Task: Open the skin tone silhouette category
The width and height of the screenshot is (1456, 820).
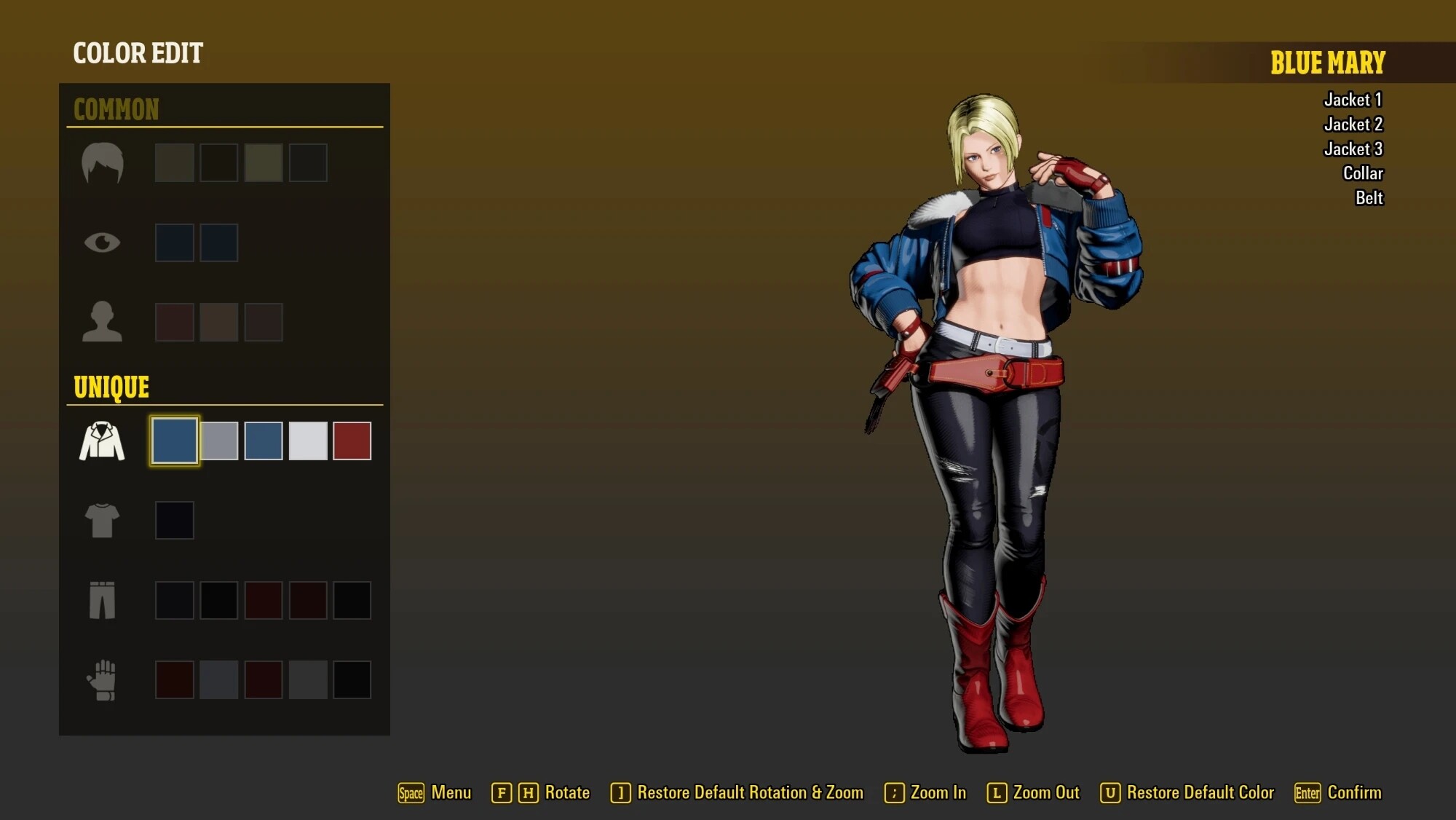Action: (102, 322)
